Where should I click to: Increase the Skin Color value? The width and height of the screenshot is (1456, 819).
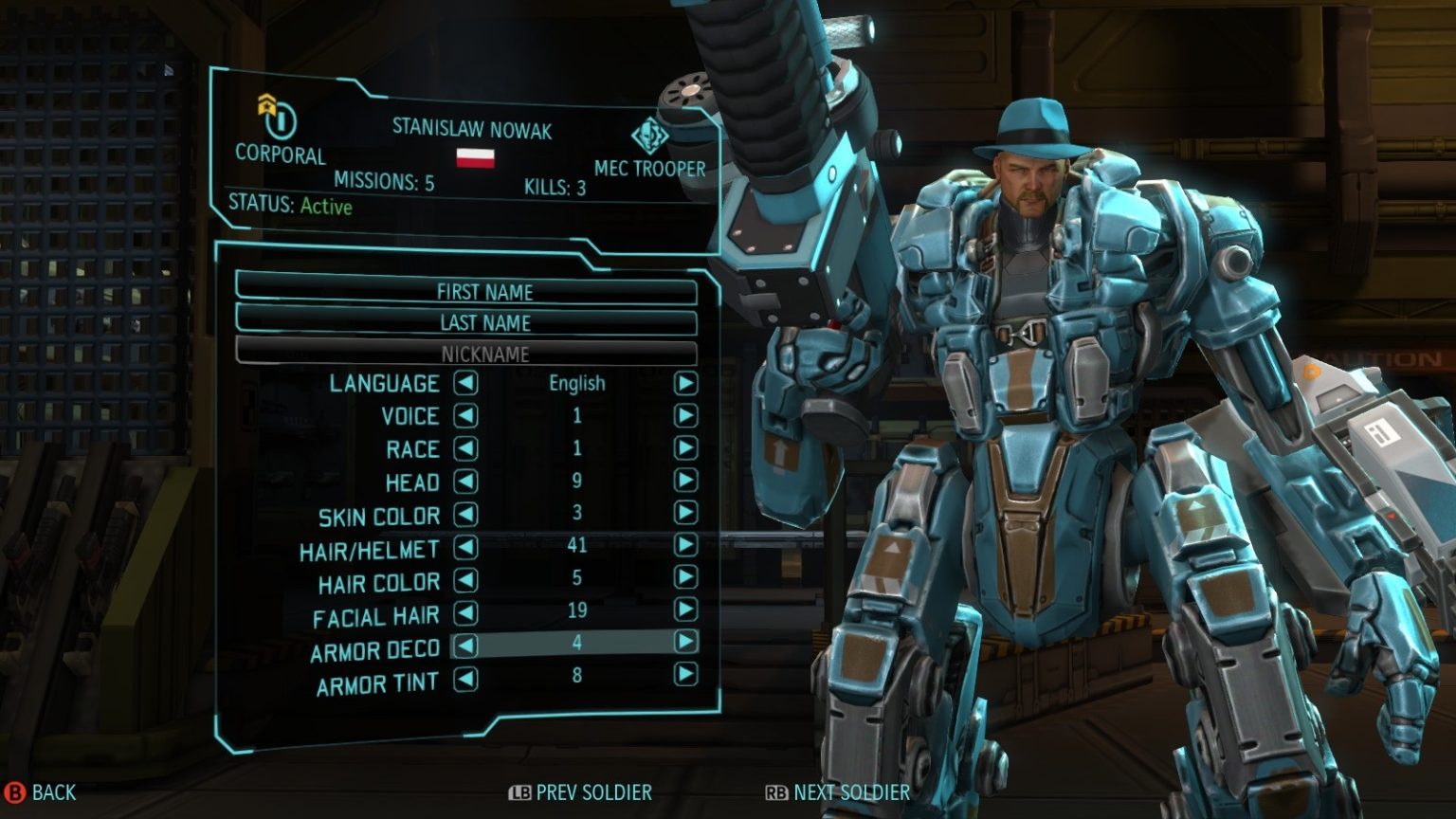[x=685, y=513]
